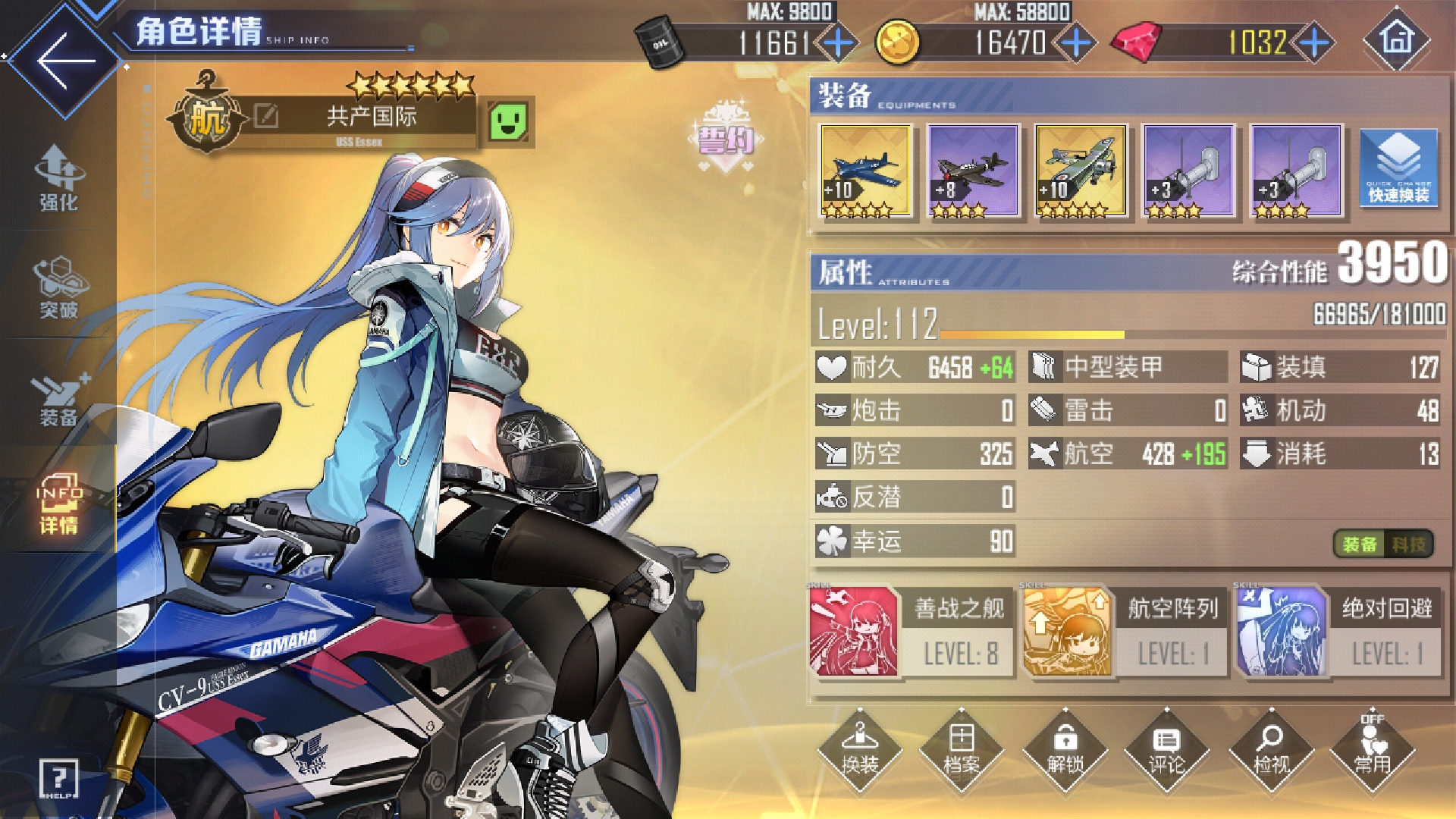Toggle the 装备/科技 stat display switch

click(x=1383, y=544)
